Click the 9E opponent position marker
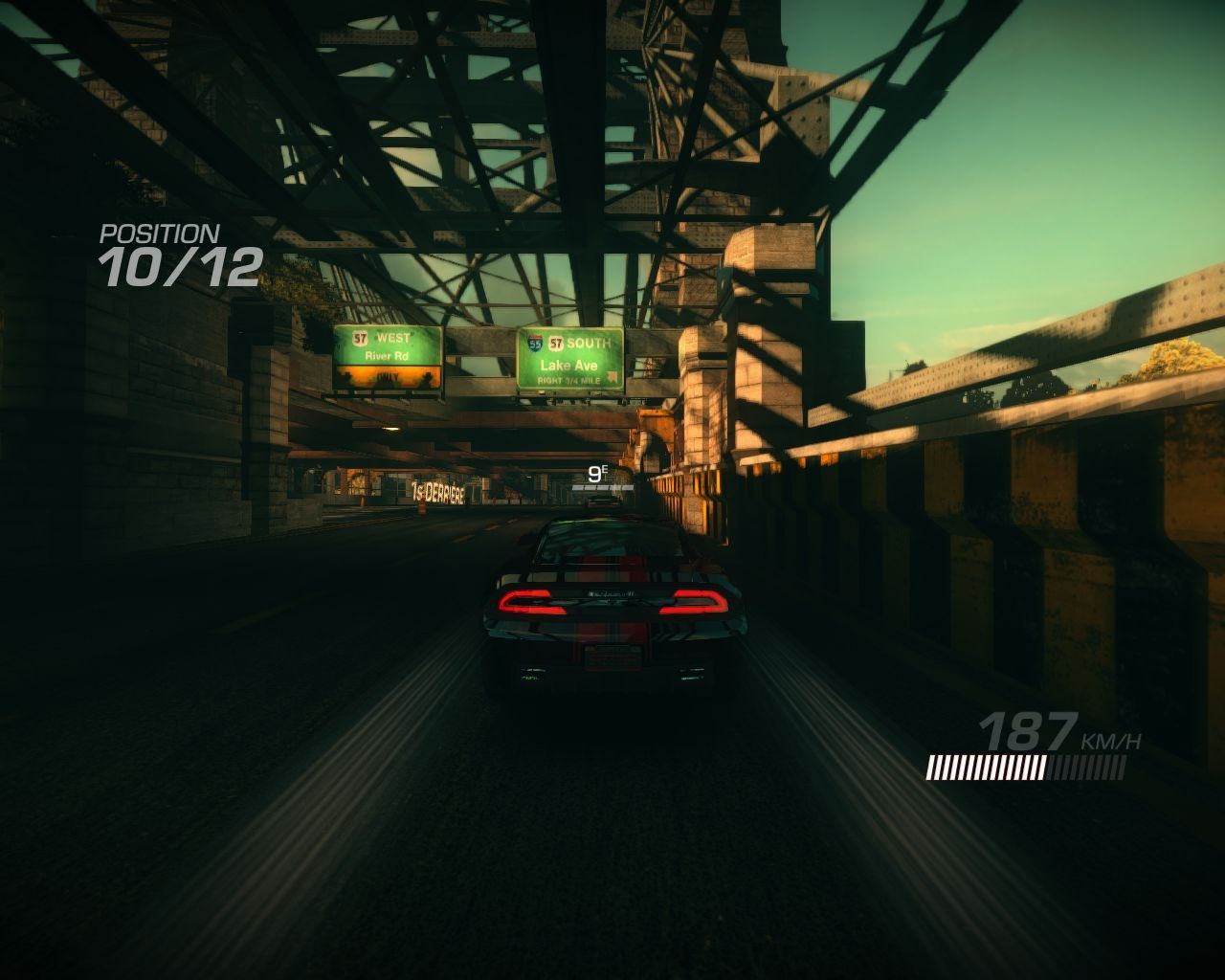1225x980 pixels. pos(597,472)
